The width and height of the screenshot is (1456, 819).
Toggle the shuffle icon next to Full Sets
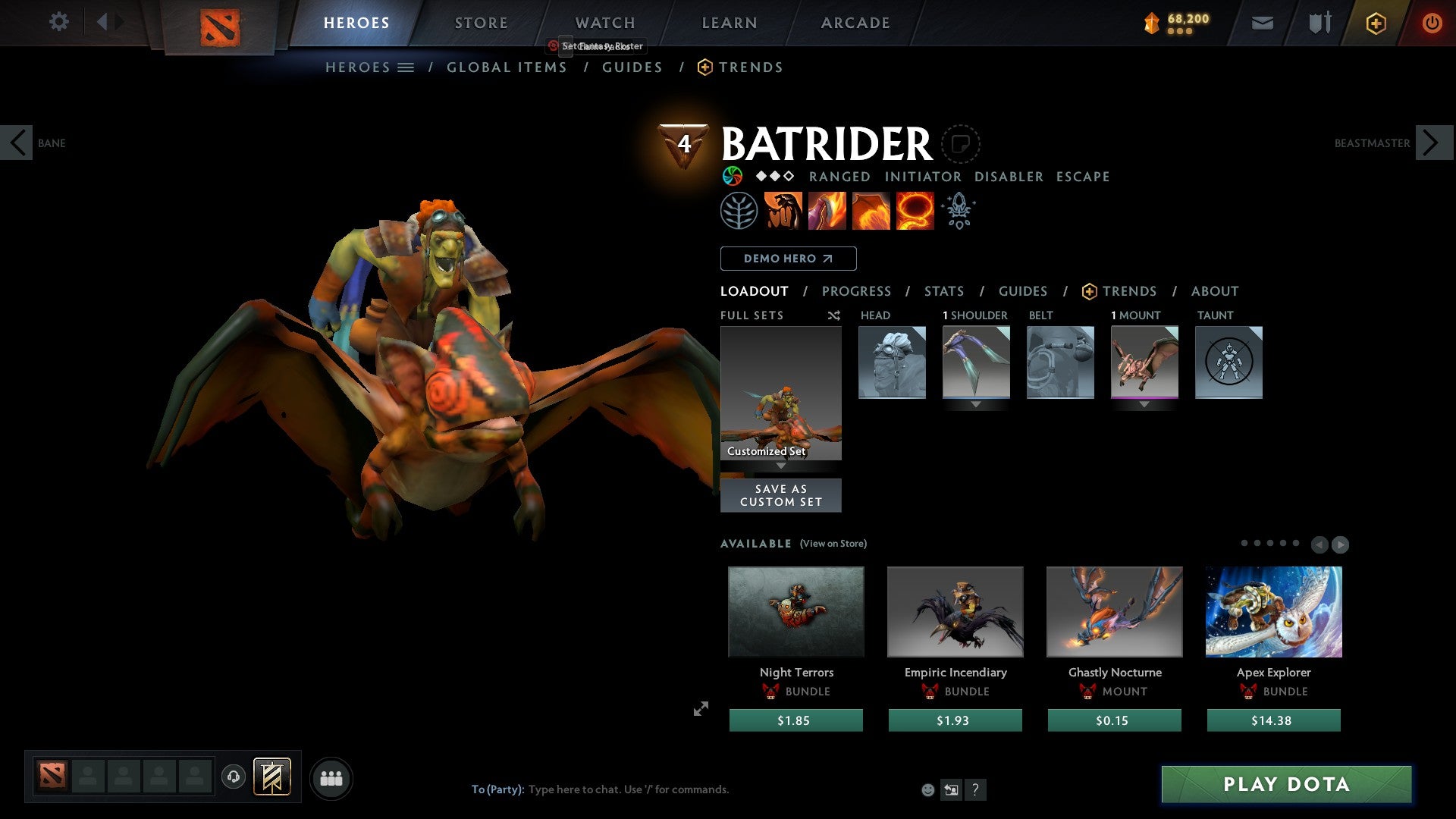833,315
